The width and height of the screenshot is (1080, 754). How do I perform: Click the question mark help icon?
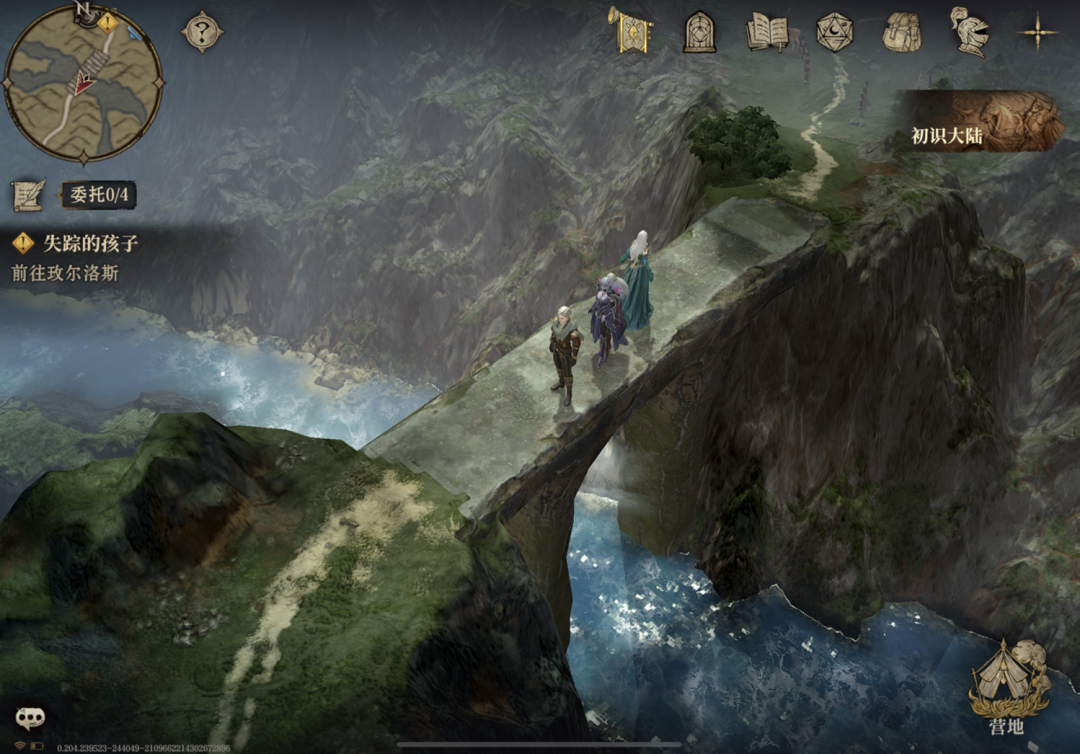(202, 32)
